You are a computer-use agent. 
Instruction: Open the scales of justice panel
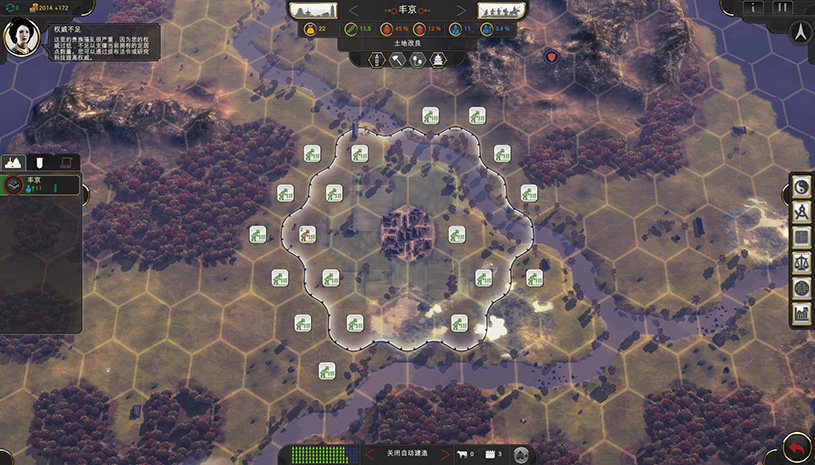[x=801, y=263]
